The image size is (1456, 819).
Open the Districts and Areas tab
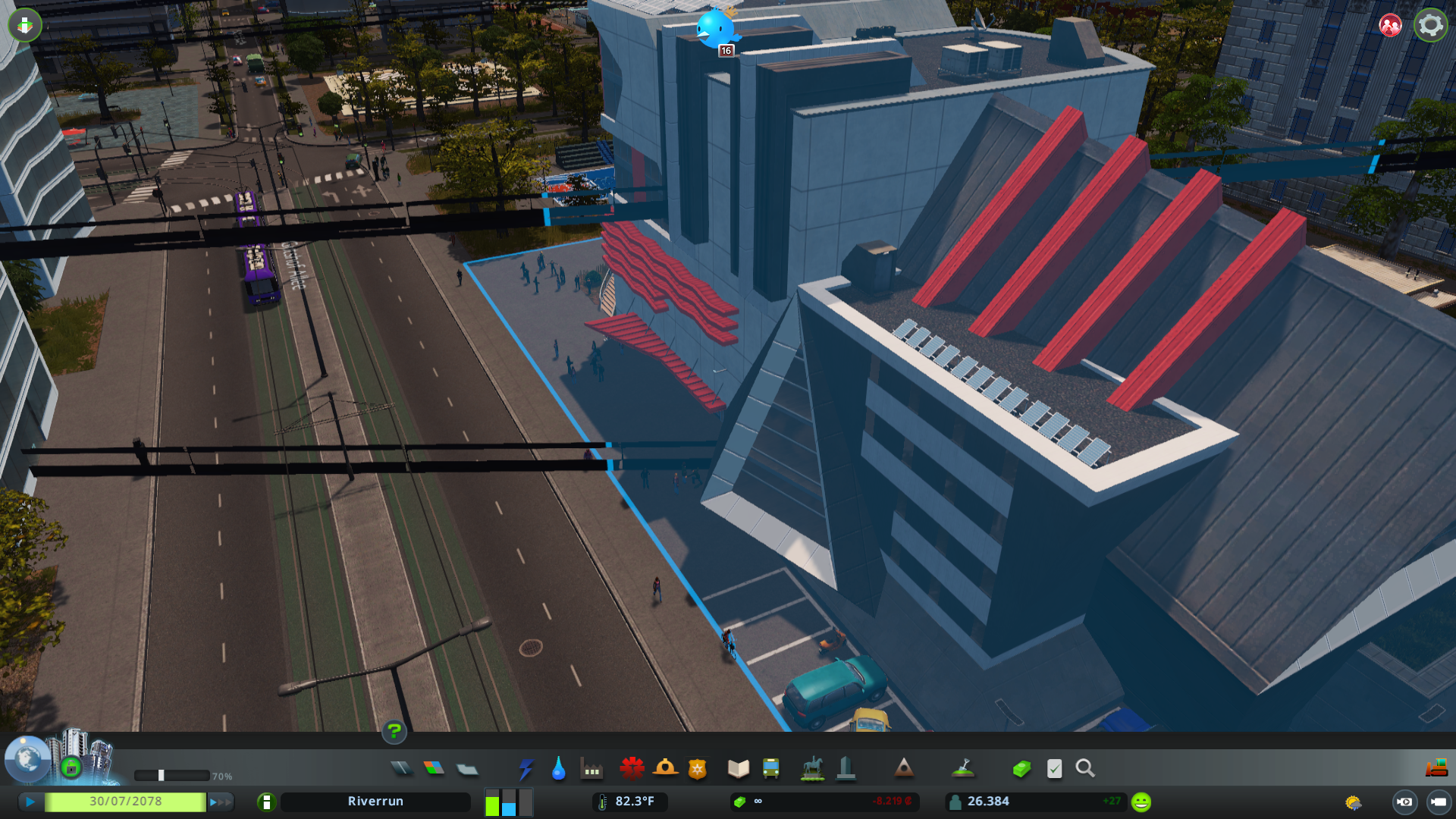click(x=468, y=768)
